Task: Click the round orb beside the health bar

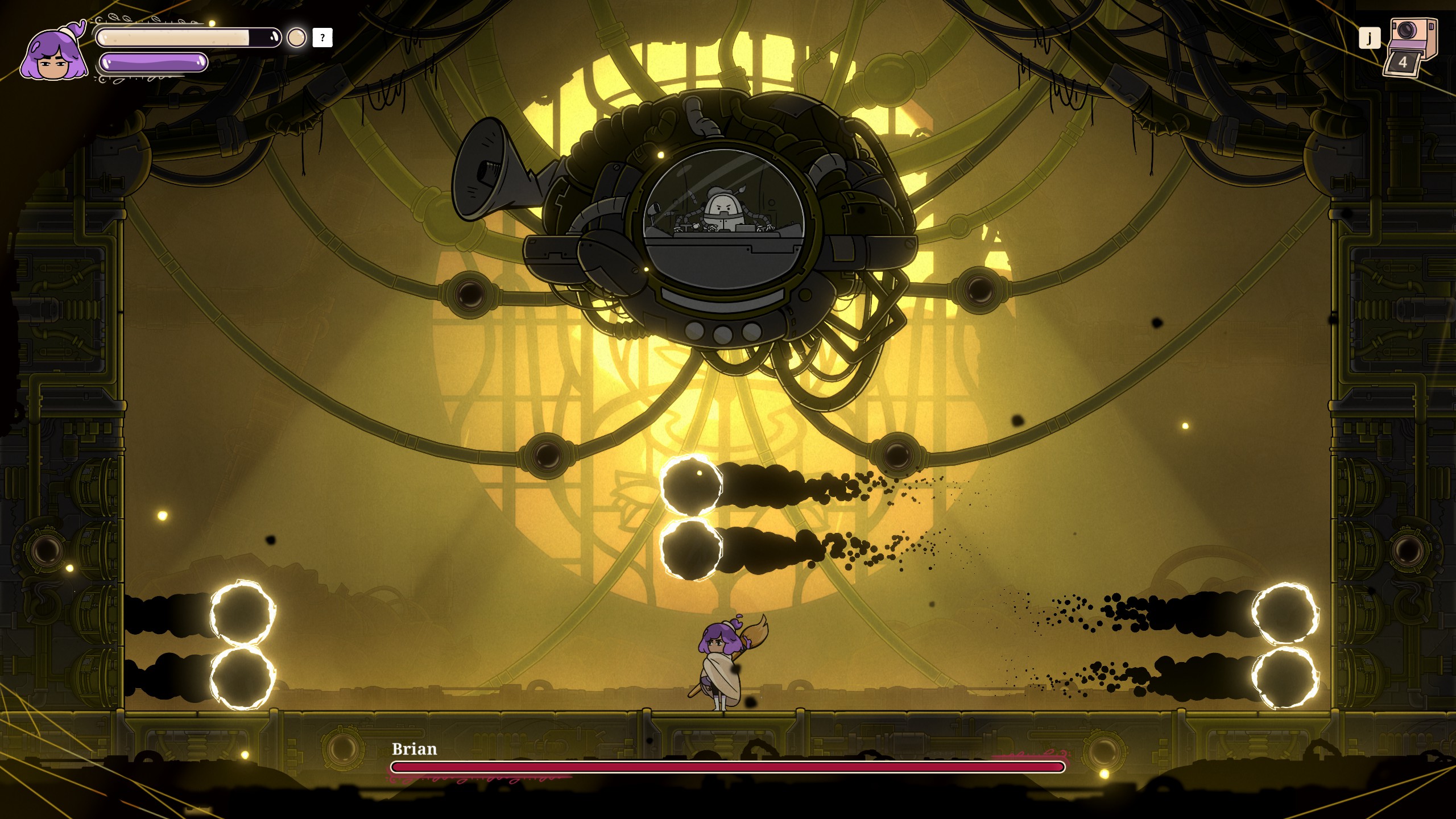Action: click(296, 38)
